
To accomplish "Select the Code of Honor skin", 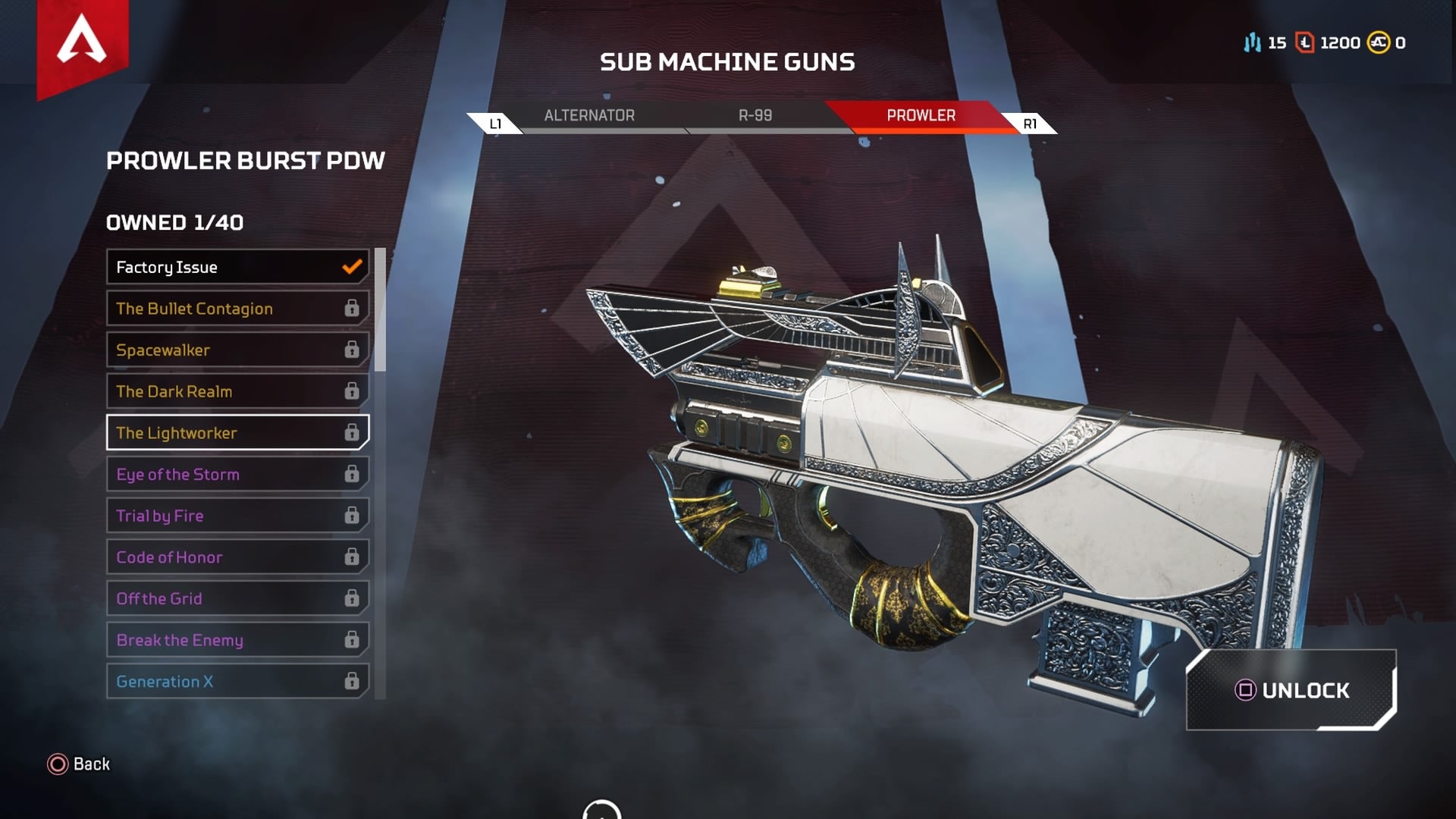I will point(237,557).
